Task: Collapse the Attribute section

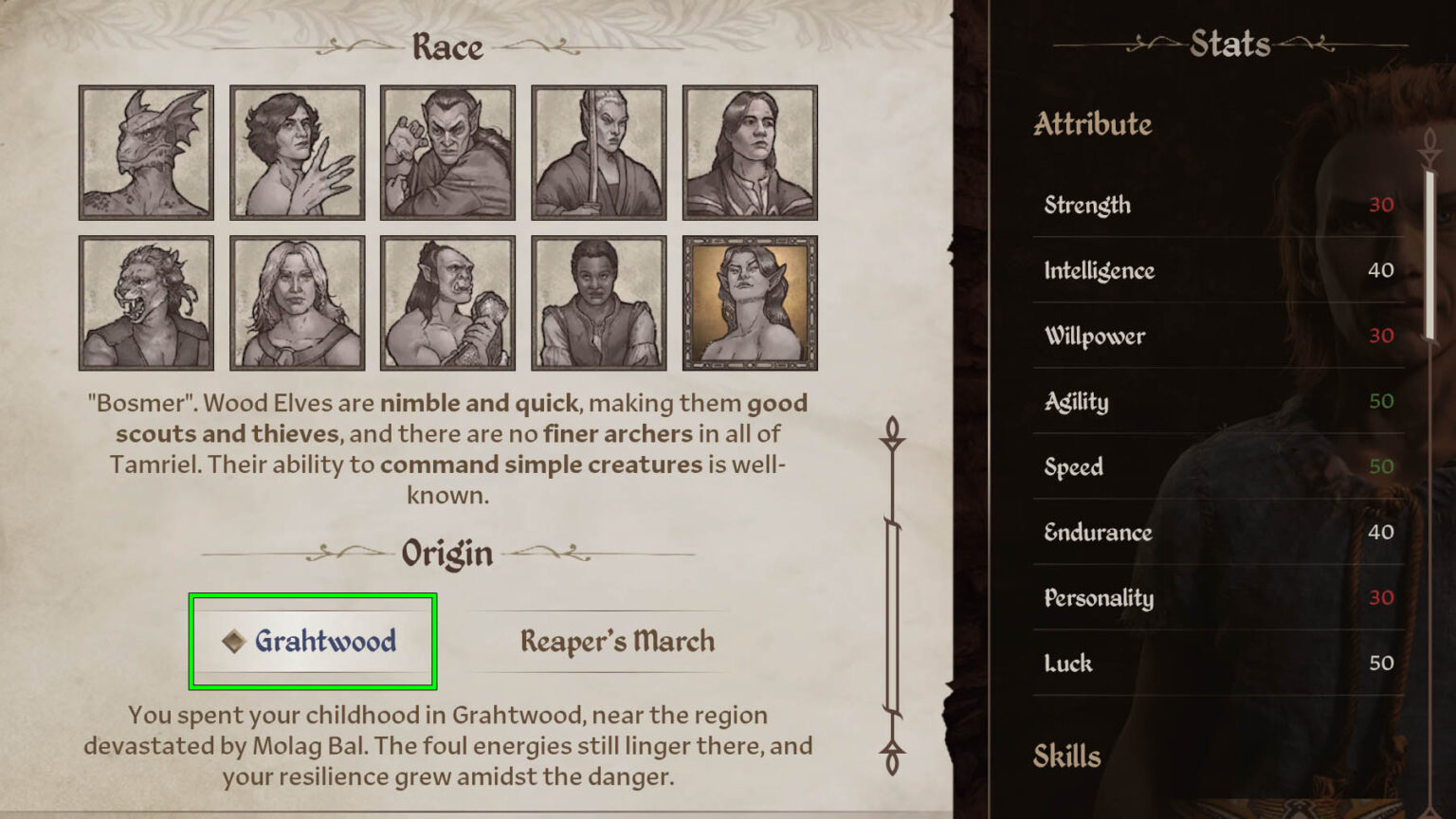Action: click(x=1093, y=124)
